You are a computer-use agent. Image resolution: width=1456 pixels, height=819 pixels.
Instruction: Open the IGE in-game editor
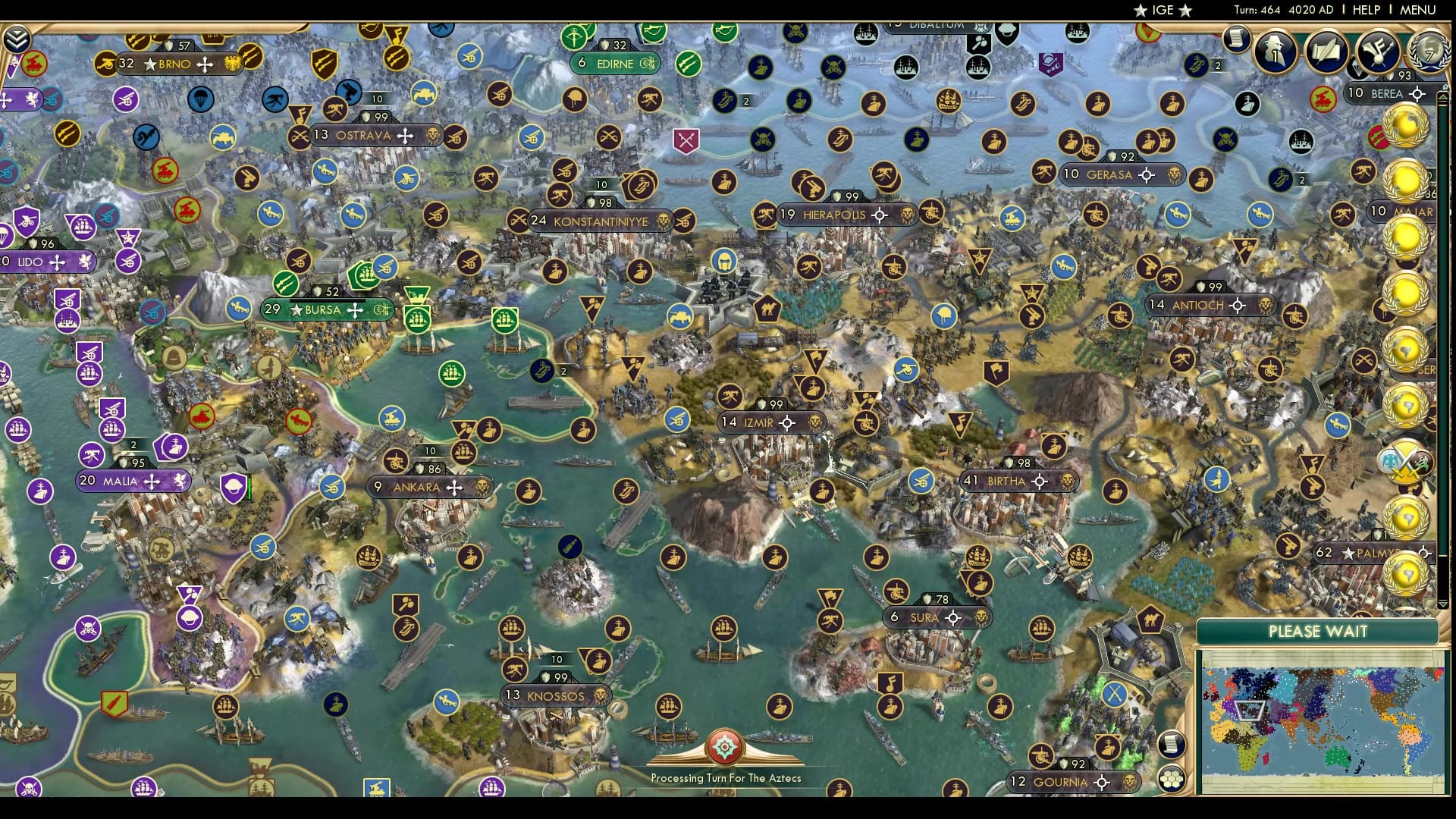click(x=1163, y=10)
